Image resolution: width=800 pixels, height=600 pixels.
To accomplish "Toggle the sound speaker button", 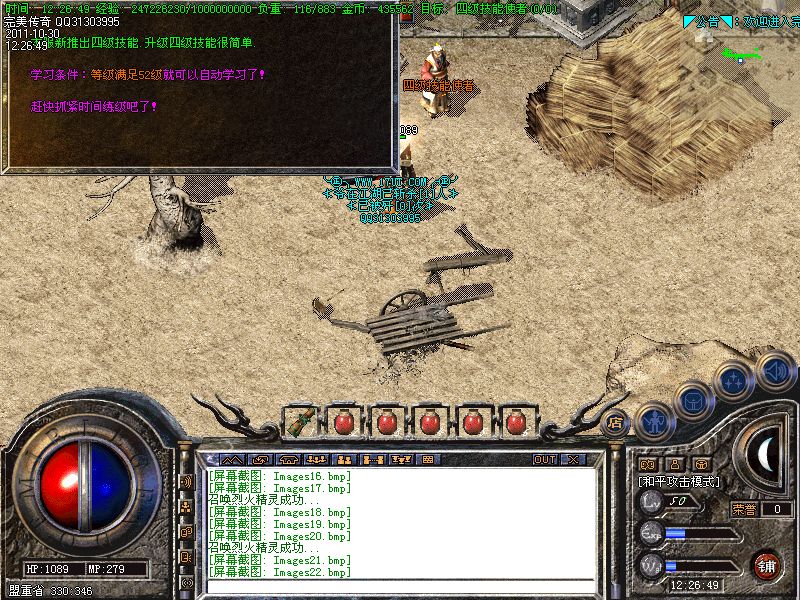I will (x=775, y=371).
